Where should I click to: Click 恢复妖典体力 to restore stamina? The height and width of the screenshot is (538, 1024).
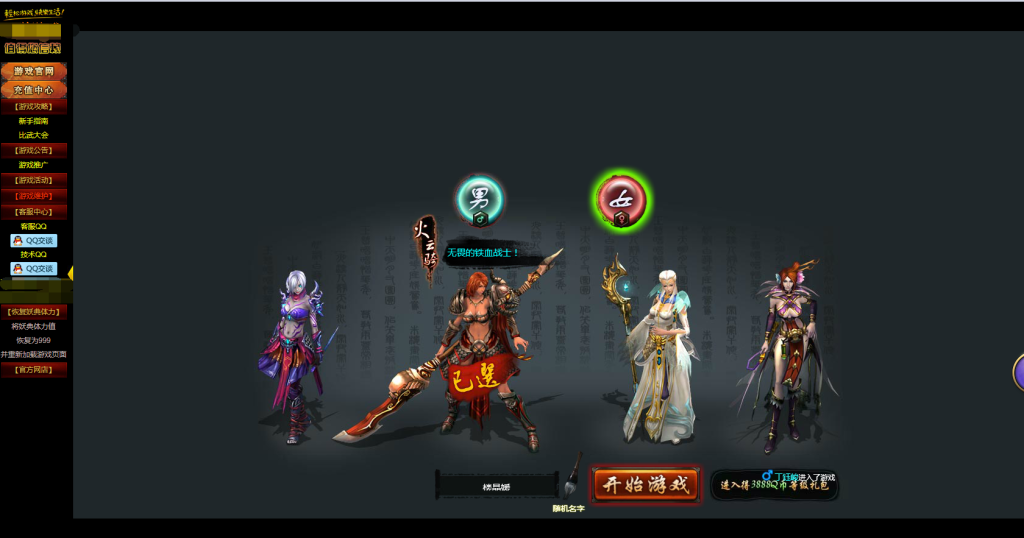(34, 311)
